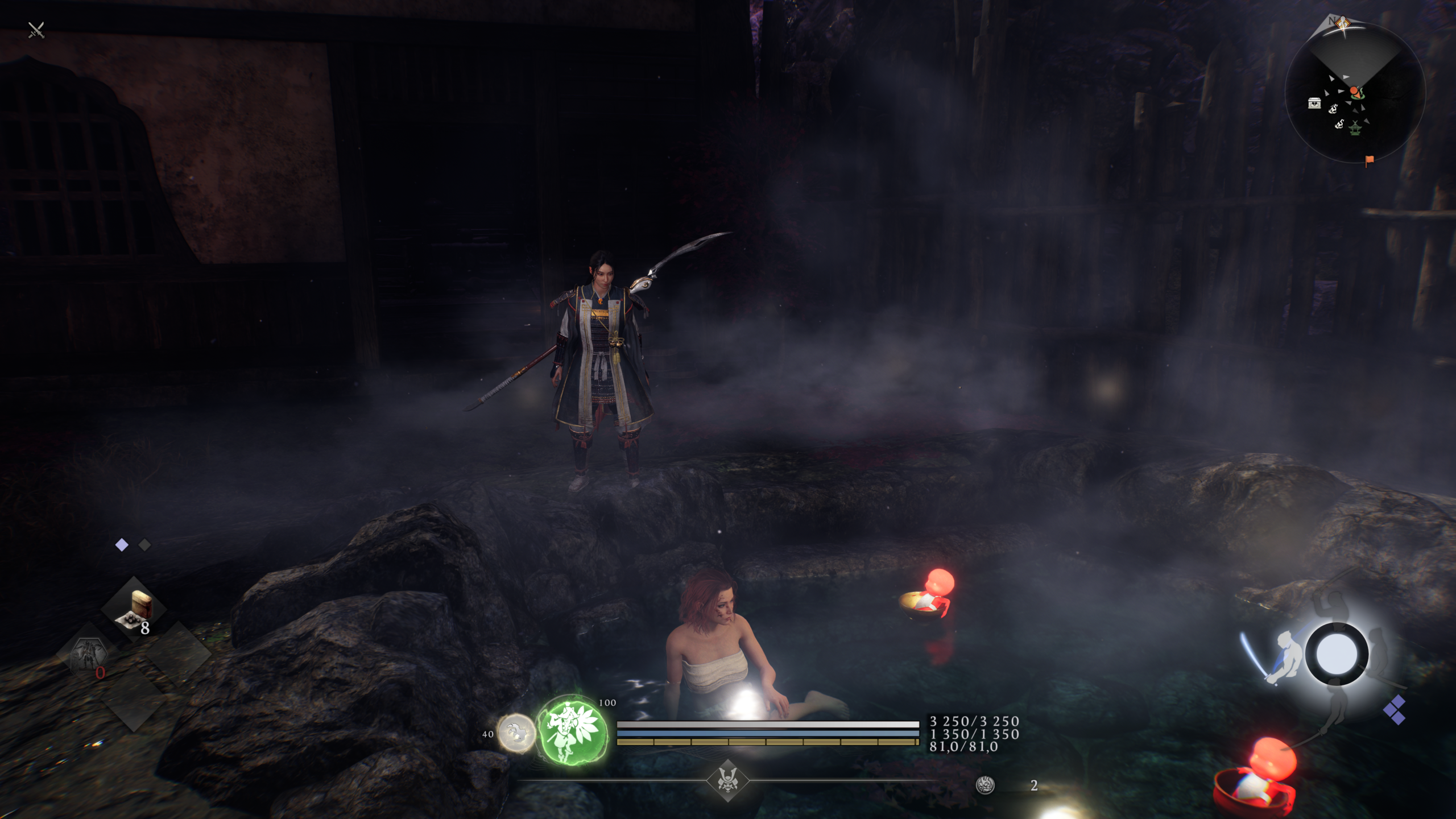Select the grey armored figure shortcut slot

(87, 654)
